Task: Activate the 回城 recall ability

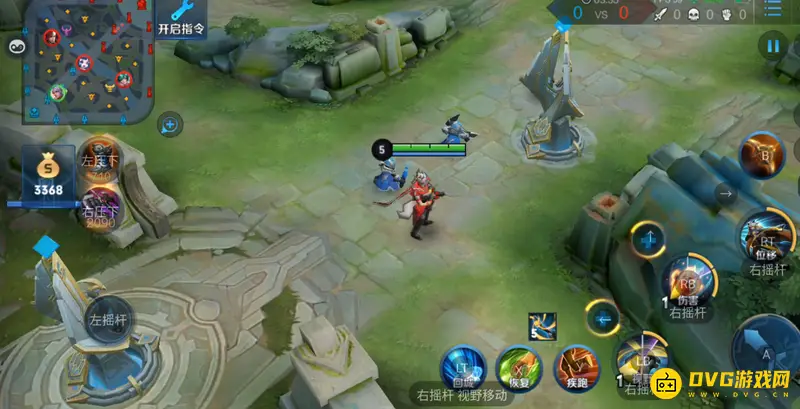Action: (x=463, y=365)
